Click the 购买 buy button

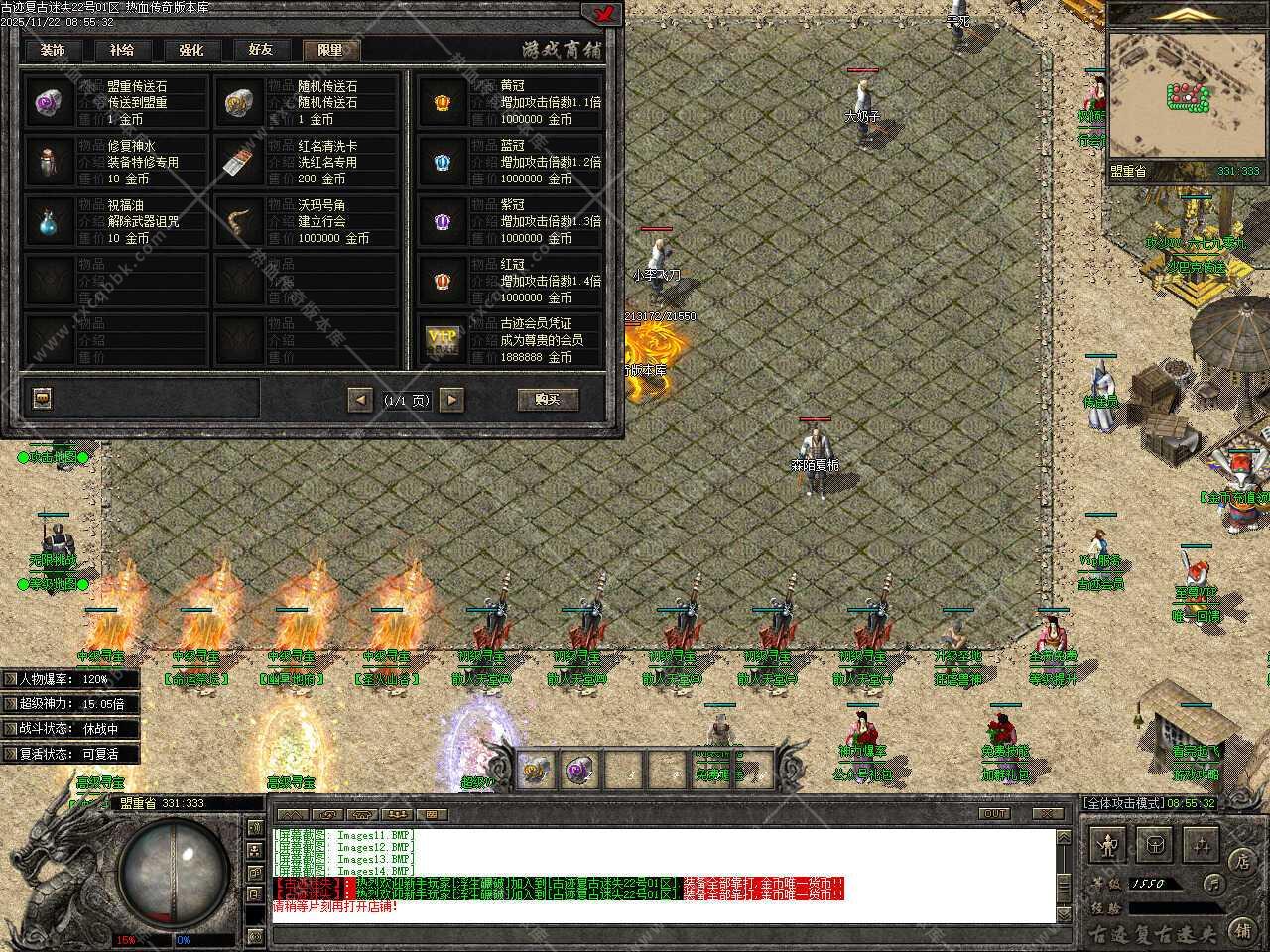pos(548,399)
